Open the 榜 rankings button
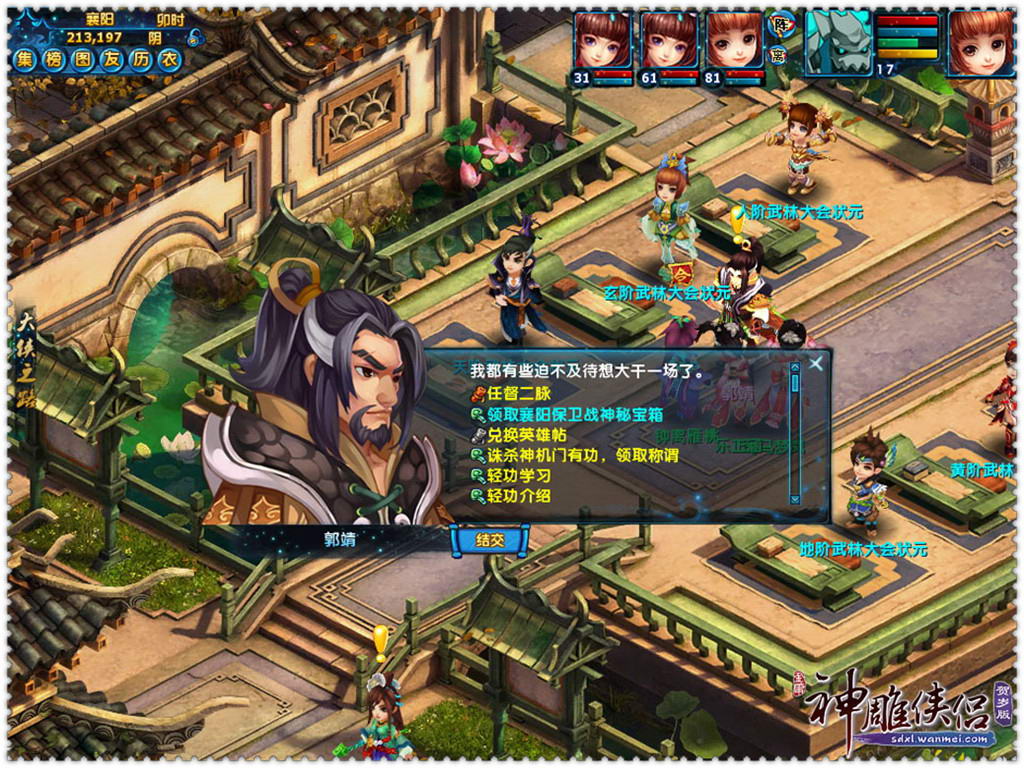1024x768 pixels. 55,59
